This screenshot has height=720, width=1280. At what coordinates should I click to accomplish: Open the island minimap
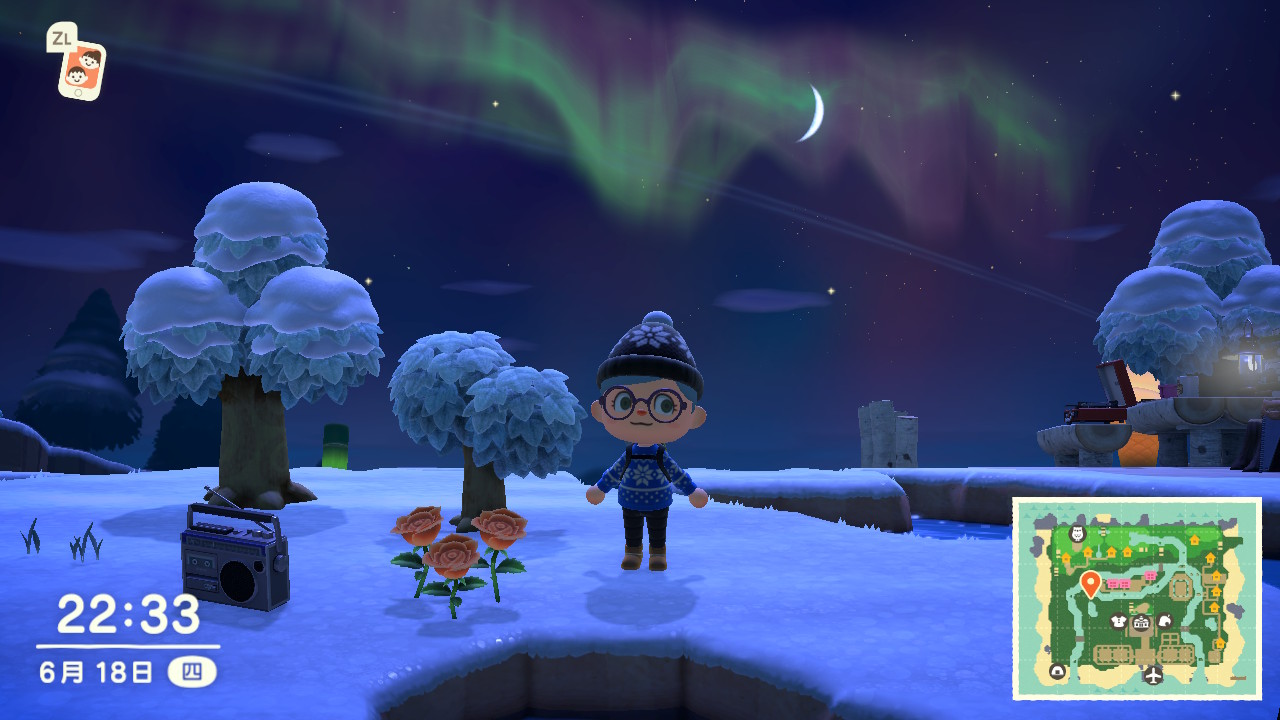1136,598
